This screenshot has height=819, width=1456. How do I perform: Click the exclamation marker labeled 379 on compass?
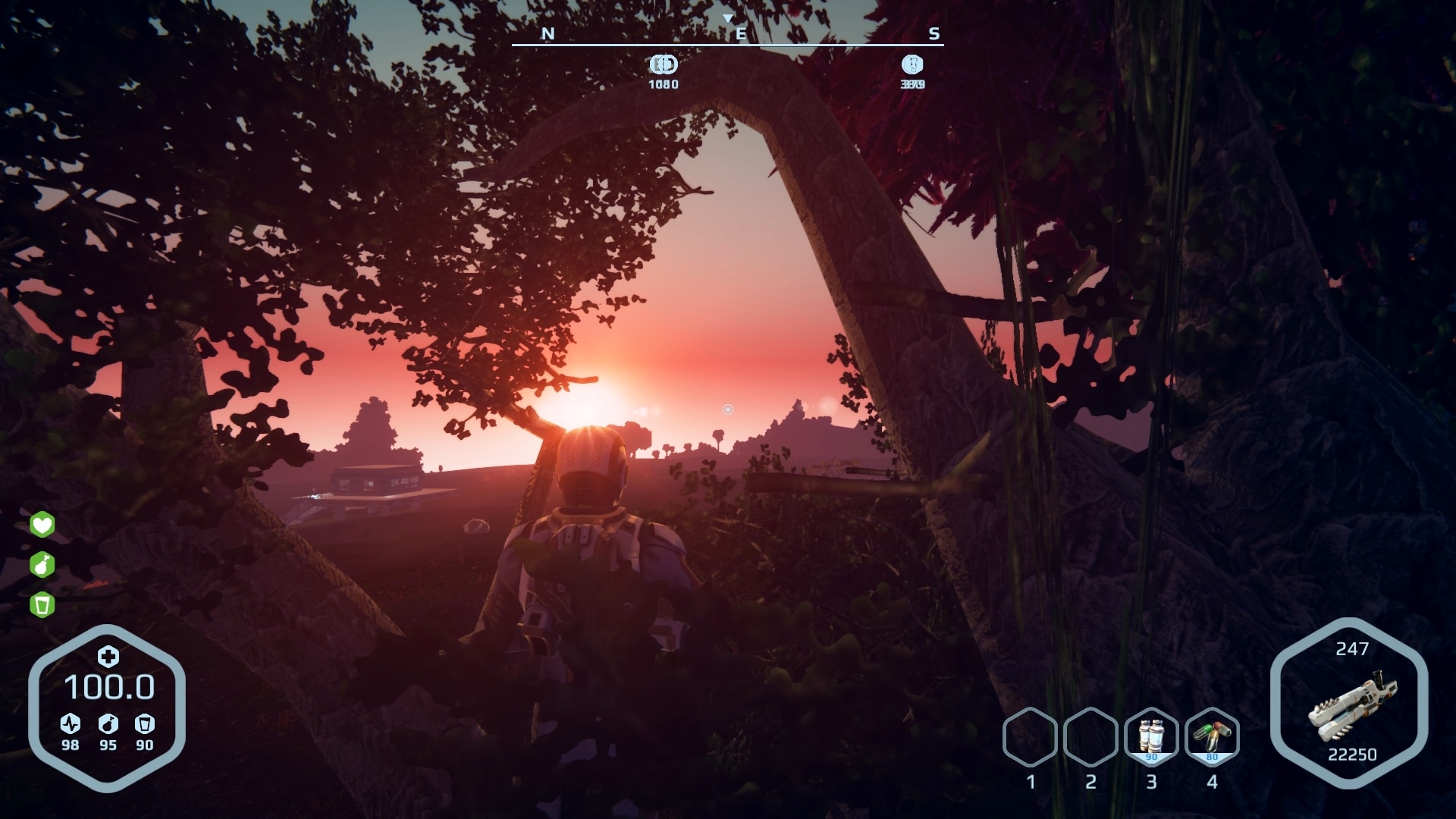coord(911,66)
